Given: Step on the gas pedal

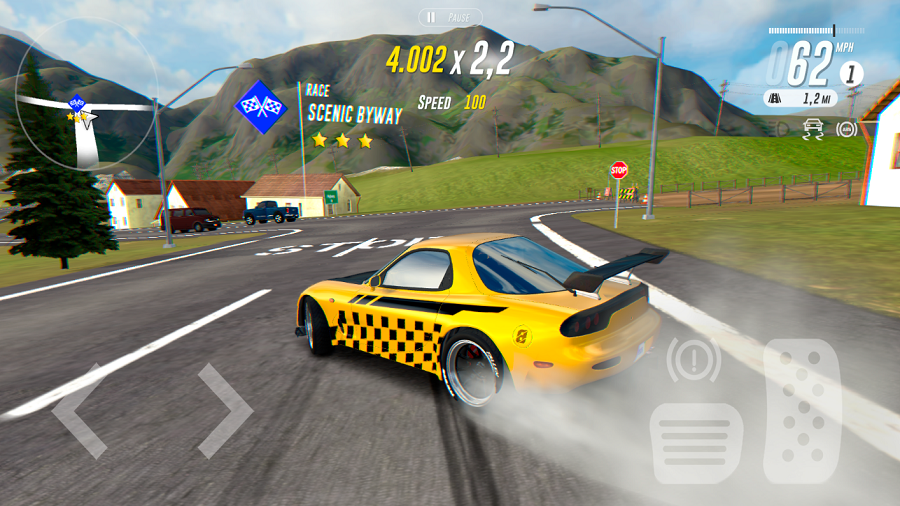Looking at the screenshot, I should click(802, 411).
